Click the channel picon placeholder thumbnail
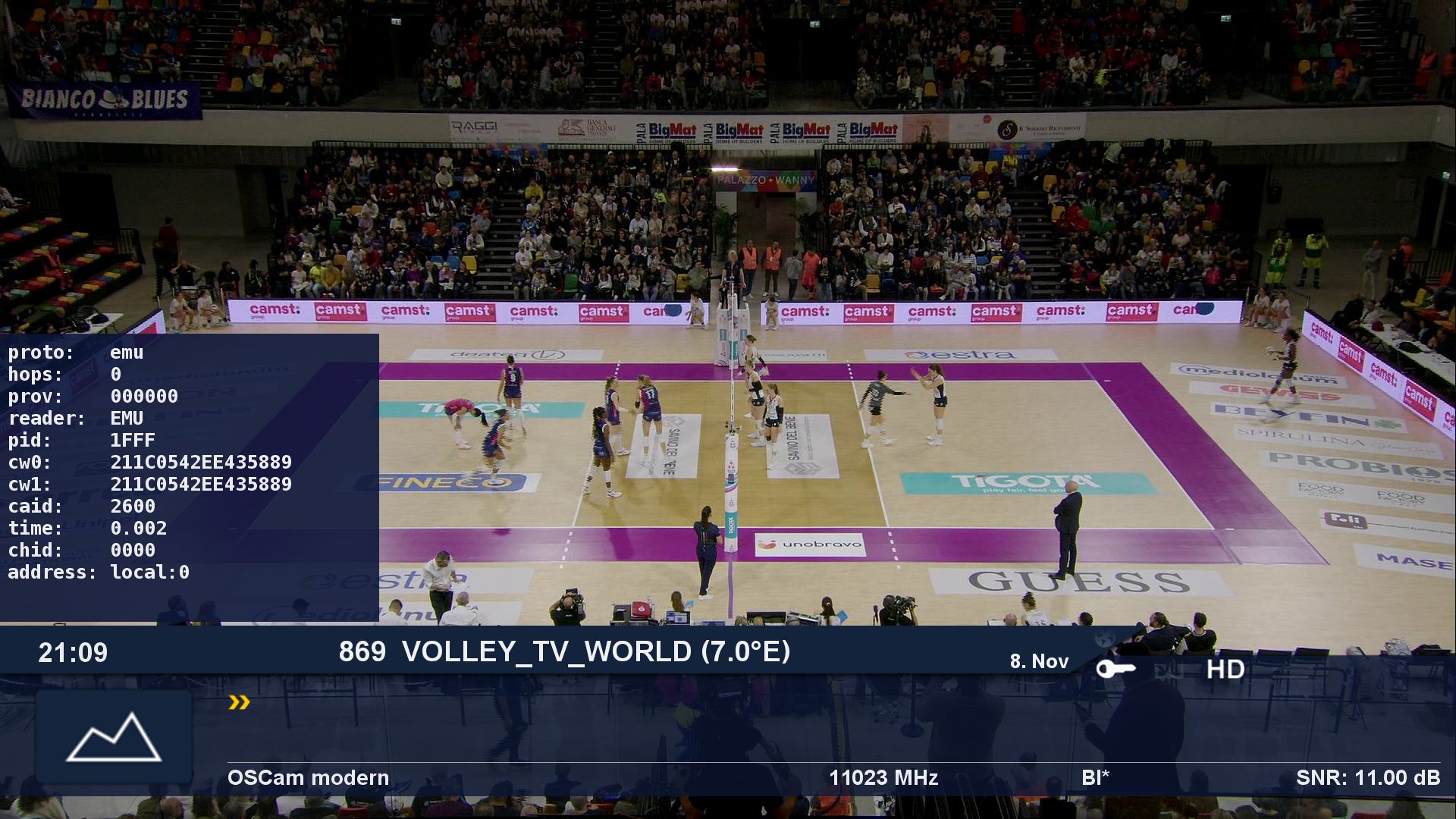This screenshot has height=819, width=1456. click(x=114, y=736)
